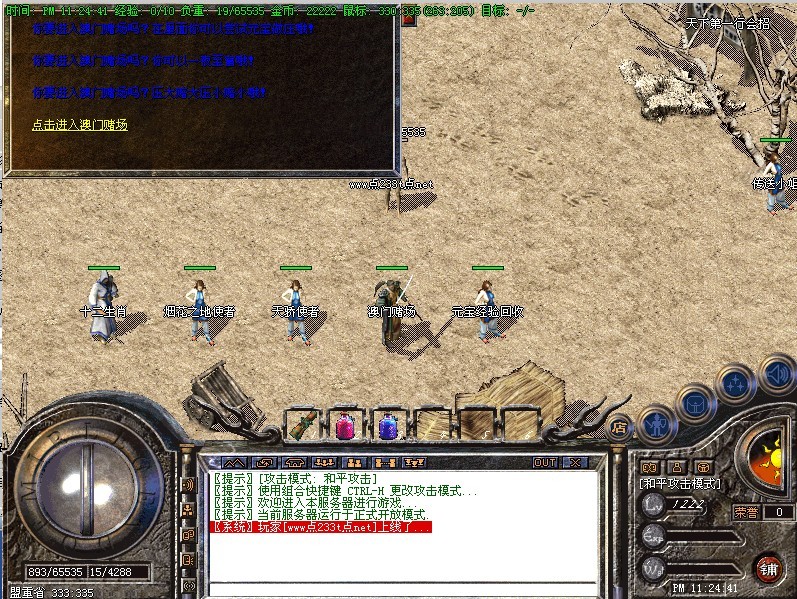Click the 点击进入澳门赌场 dialogue link
The image size is (797, 599).
[x=80, y=125]
